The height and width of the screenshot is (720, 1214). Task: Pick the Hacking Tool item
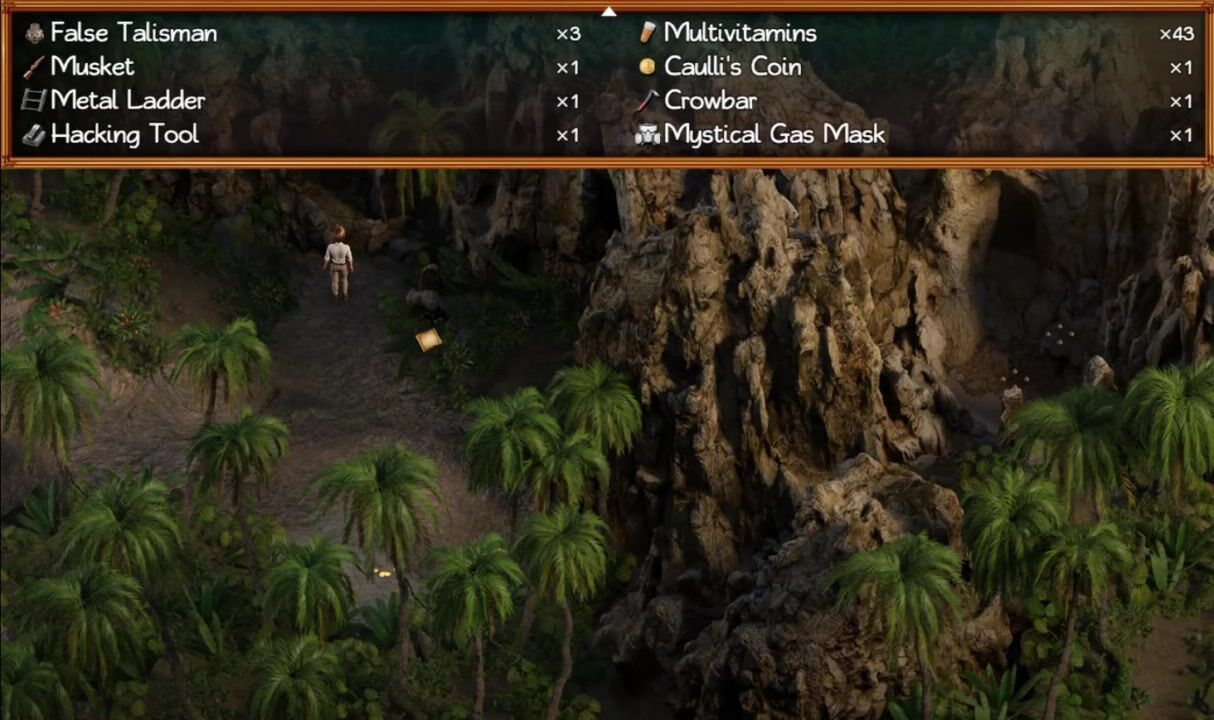[124, 135]
